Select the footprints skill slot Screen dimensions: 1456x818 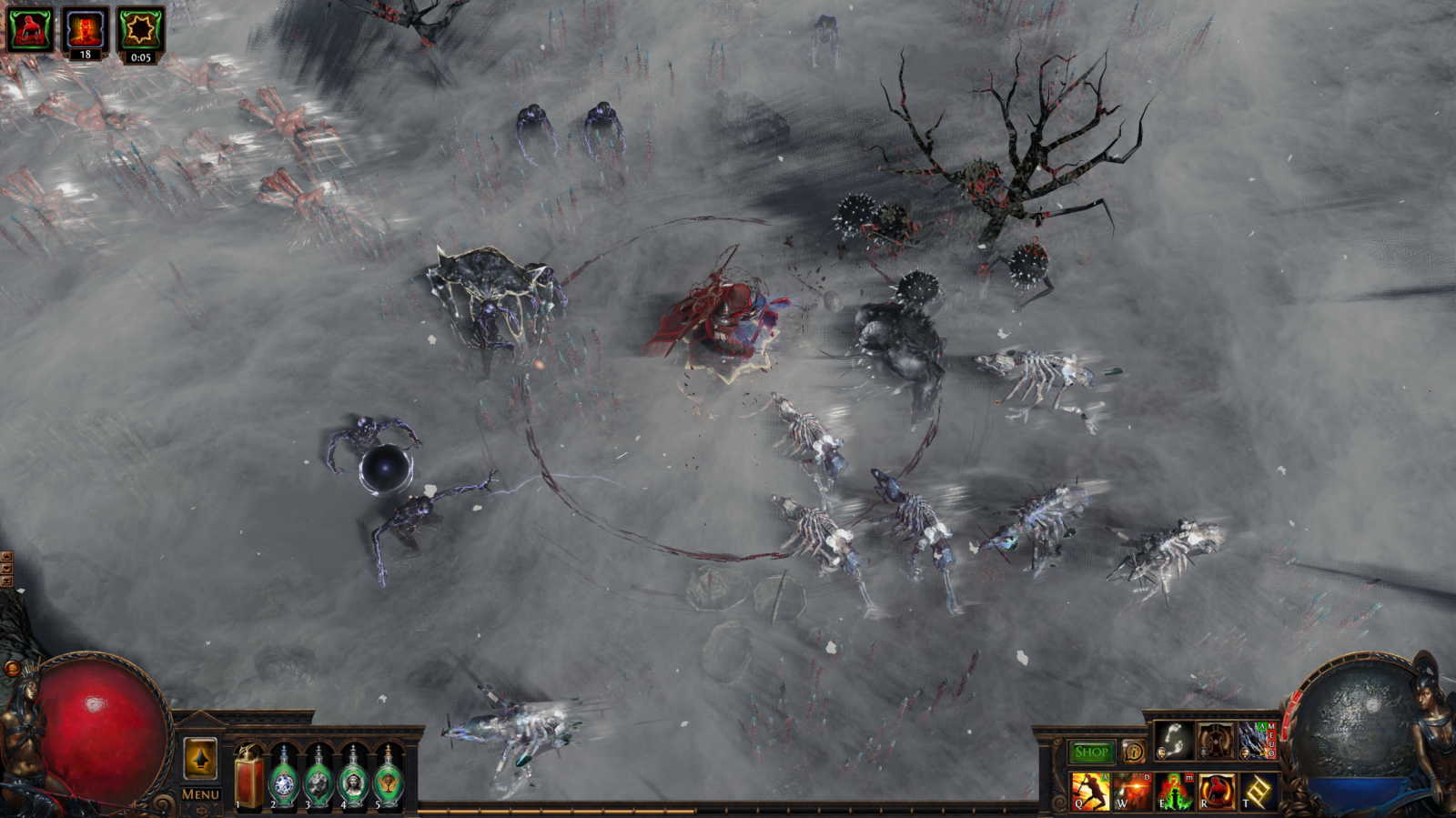(1174, 741)
